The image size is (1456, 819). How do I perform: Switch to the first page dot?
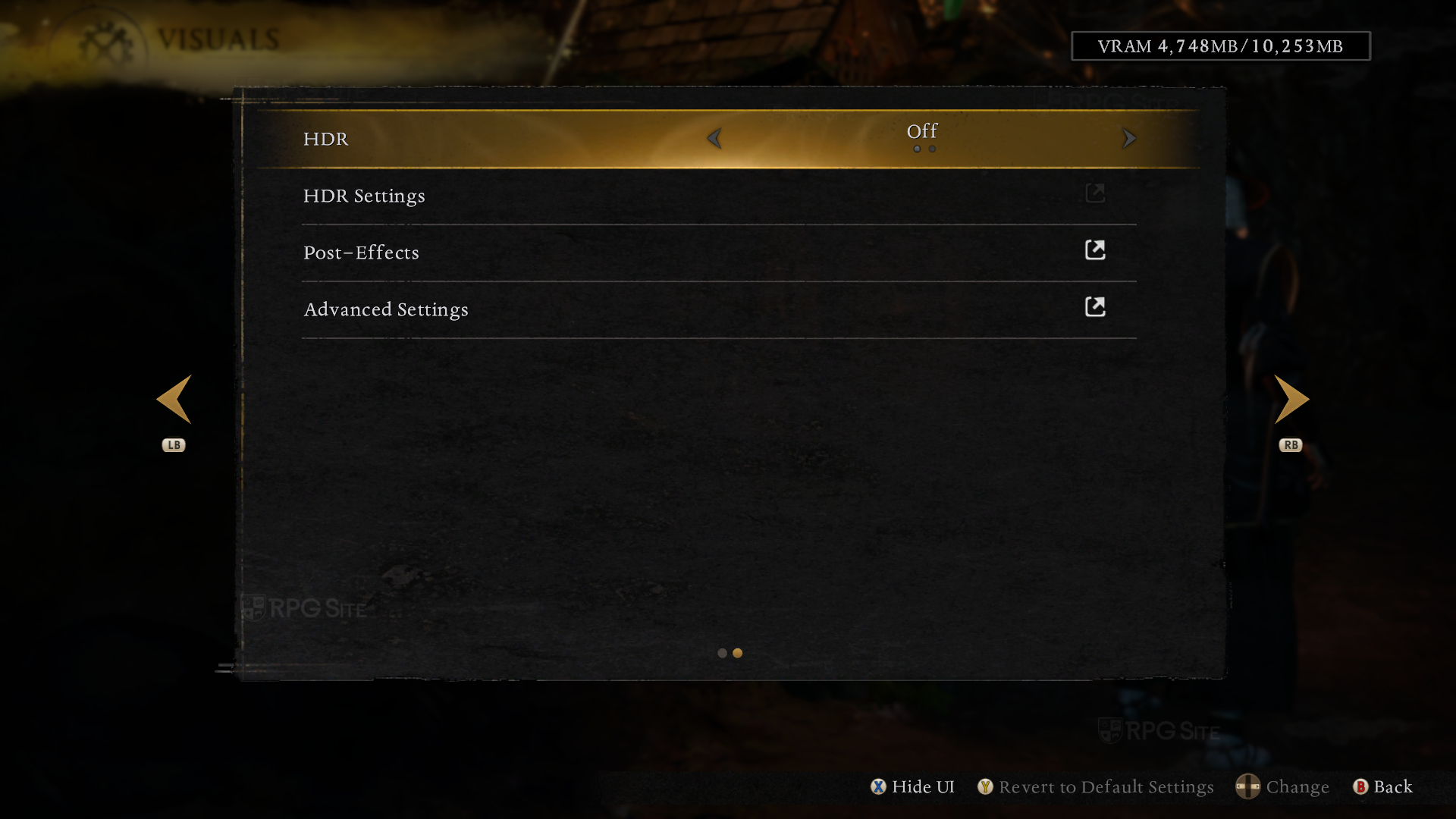[x=722, y=653]
